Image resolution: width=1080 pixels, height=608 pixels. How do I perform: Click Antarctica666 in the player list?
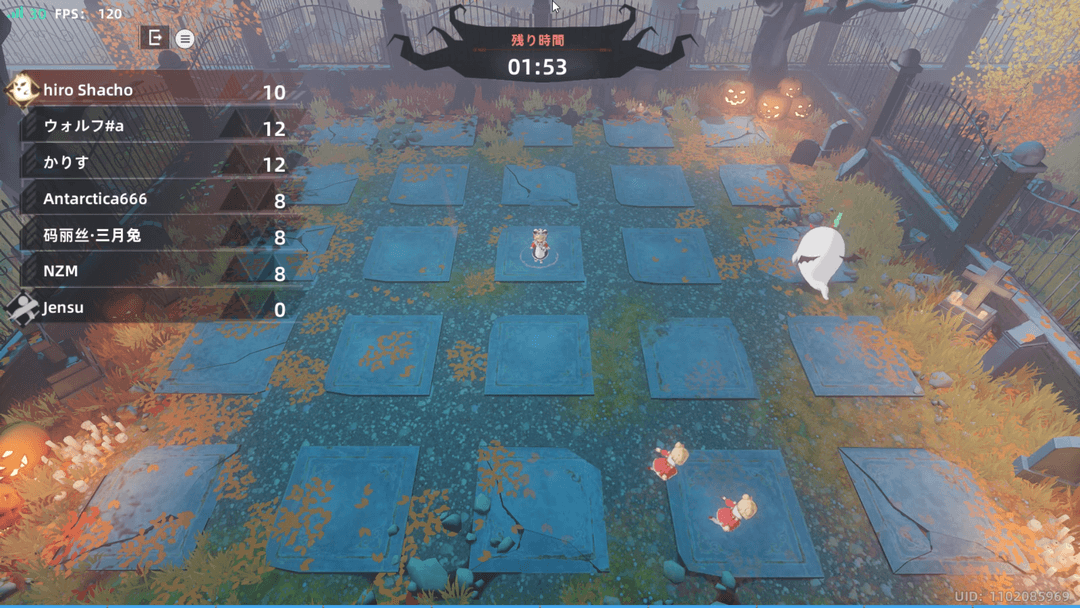150,199
